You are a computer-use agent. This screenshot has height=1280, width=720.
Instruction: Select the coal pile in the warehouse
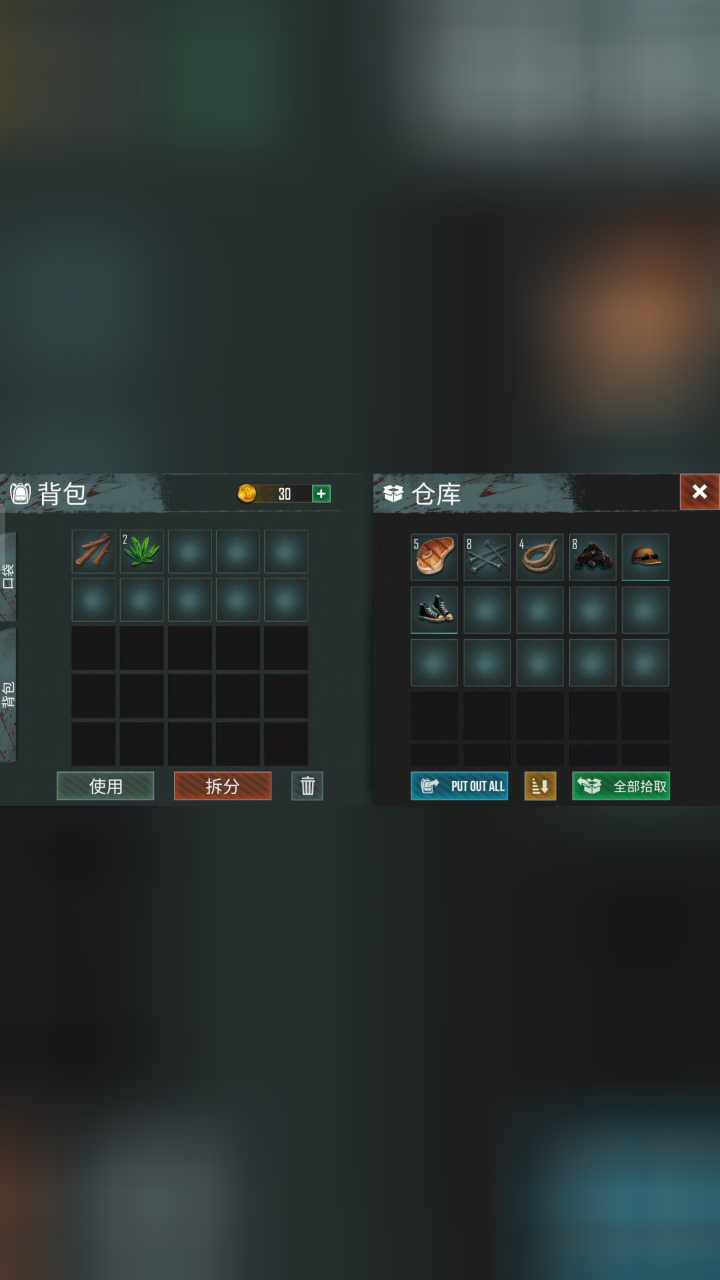(593, 557)
